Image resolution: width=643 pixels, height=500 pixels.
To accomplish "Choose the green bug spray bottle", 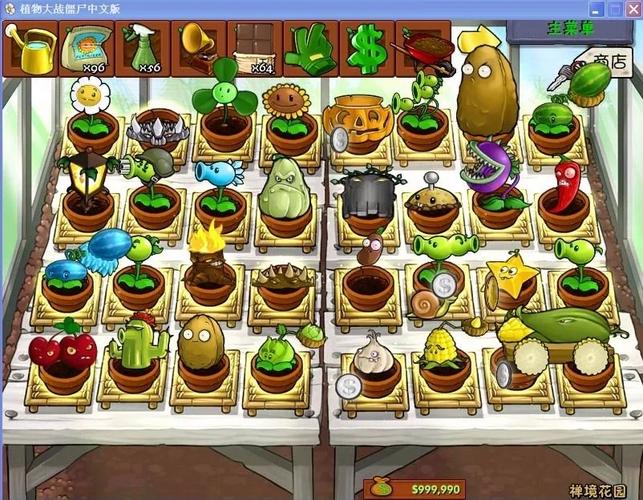I will coord(142,50).
